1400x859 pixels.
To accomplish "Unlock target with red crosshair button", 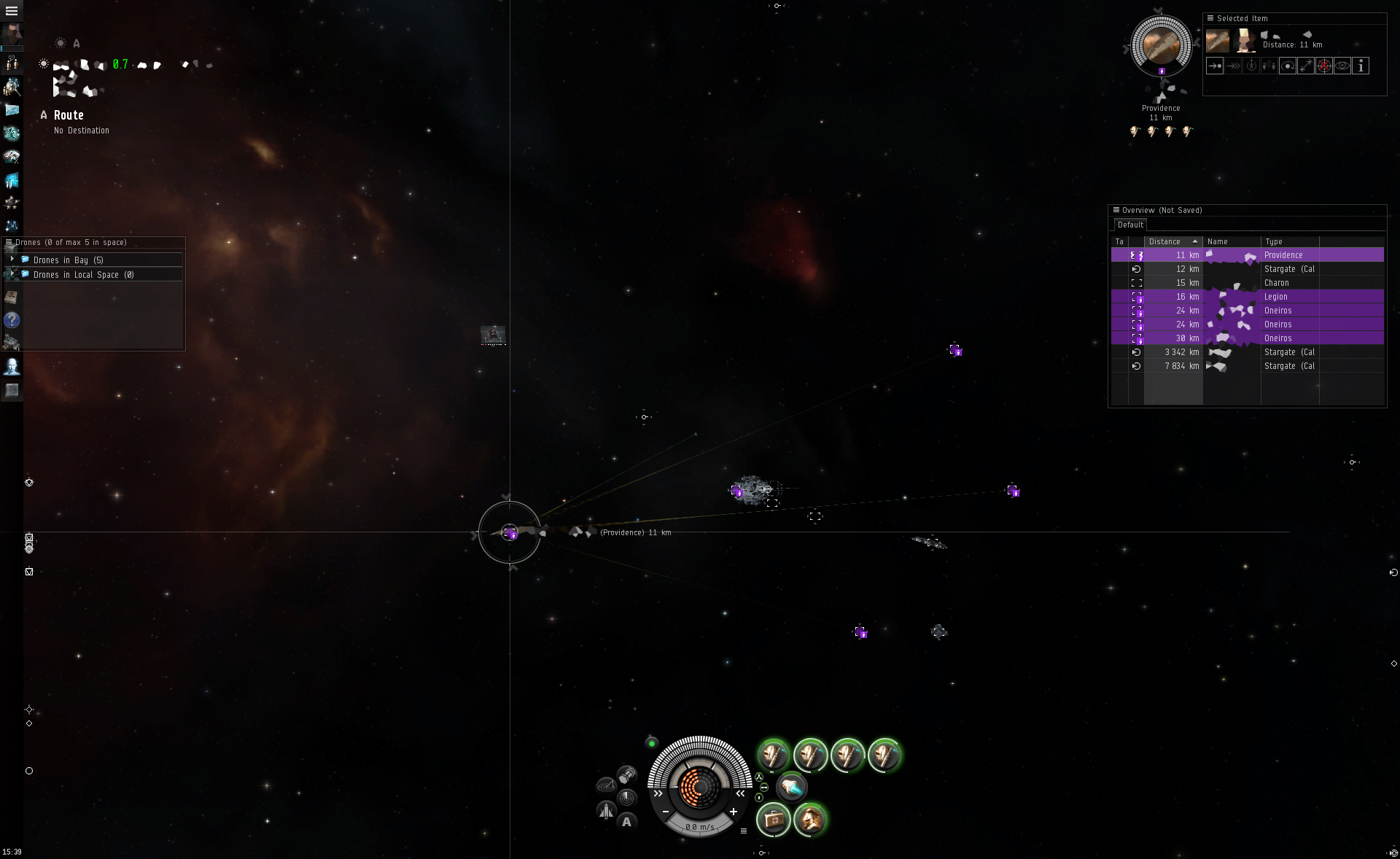I will pyautogui.click(x=1324, y=66).
